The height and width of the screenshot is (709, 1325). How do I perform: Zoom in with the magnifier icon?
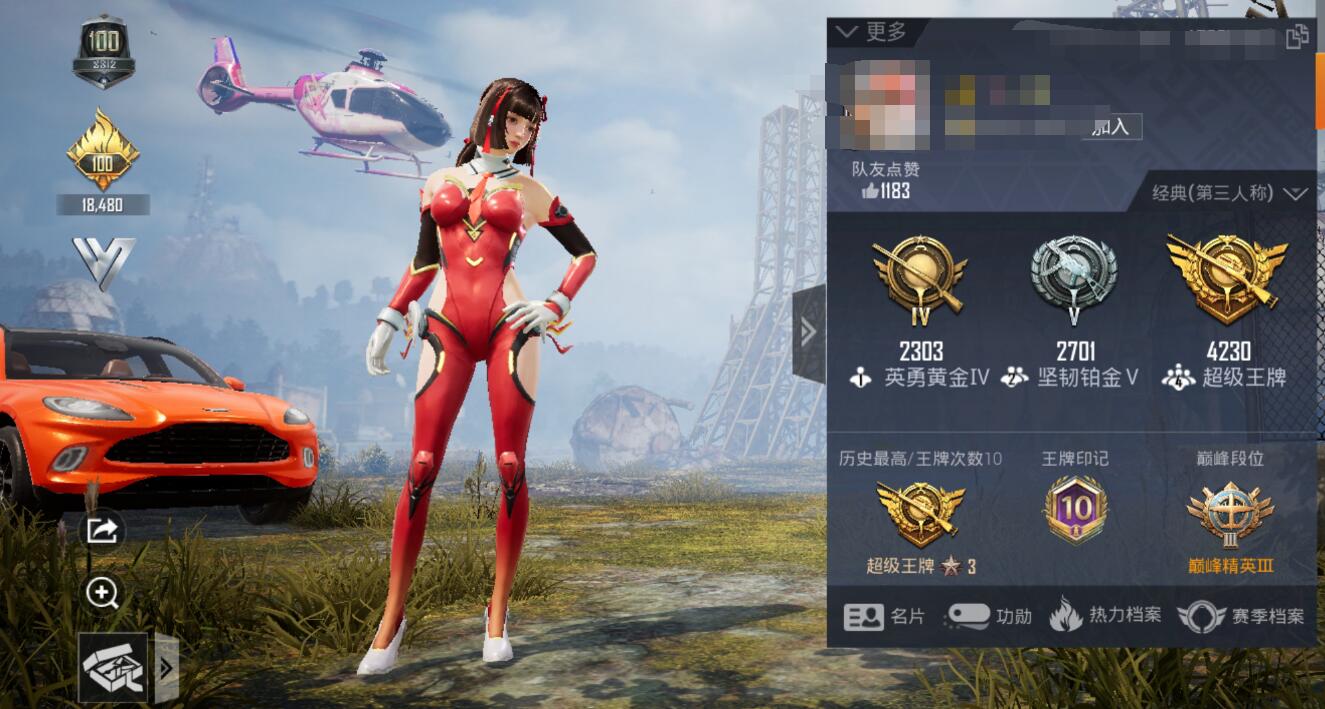point(102,593)
